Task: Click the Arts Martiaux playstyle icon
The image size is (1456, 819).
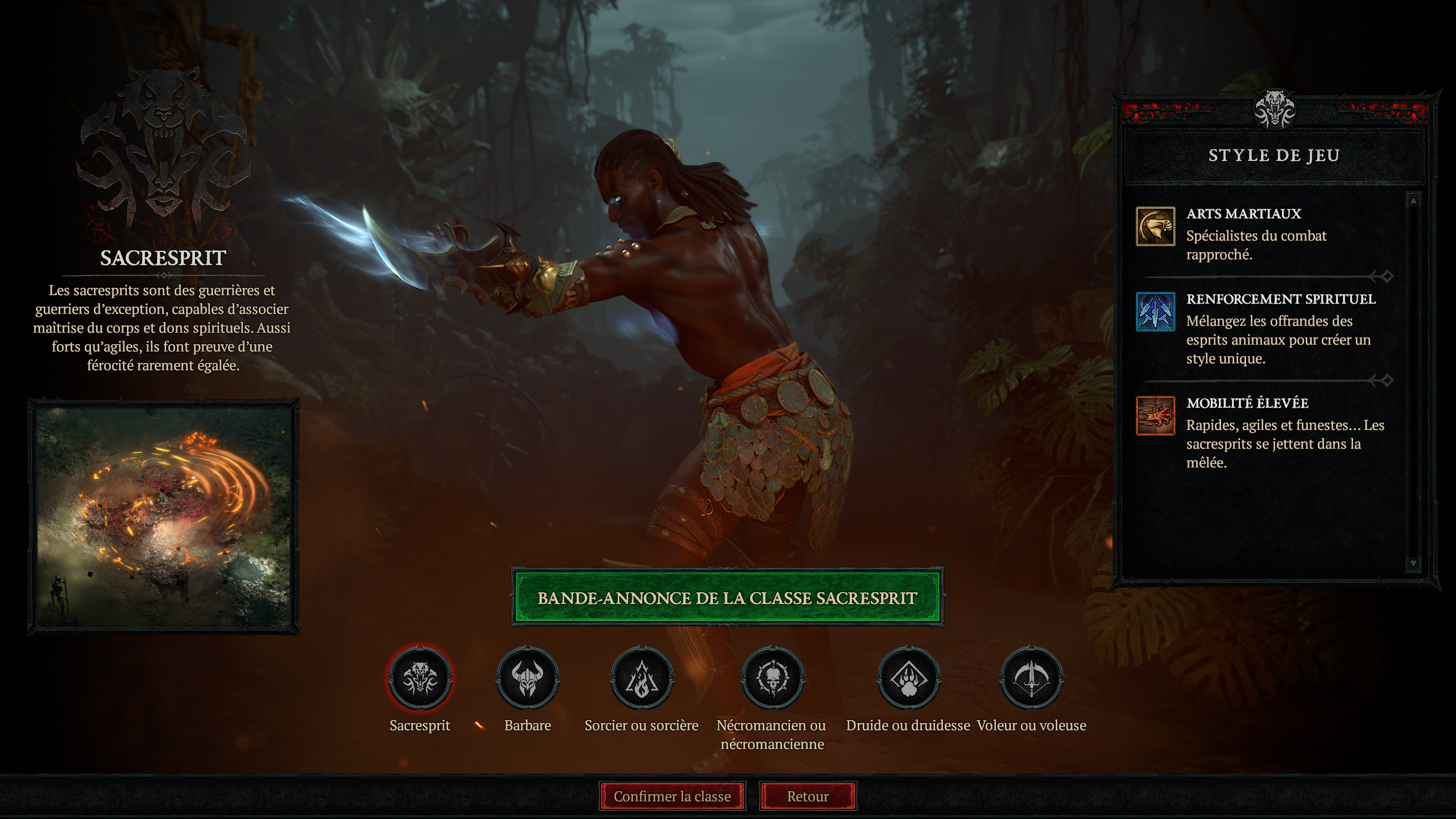Action: [1155, 226]
